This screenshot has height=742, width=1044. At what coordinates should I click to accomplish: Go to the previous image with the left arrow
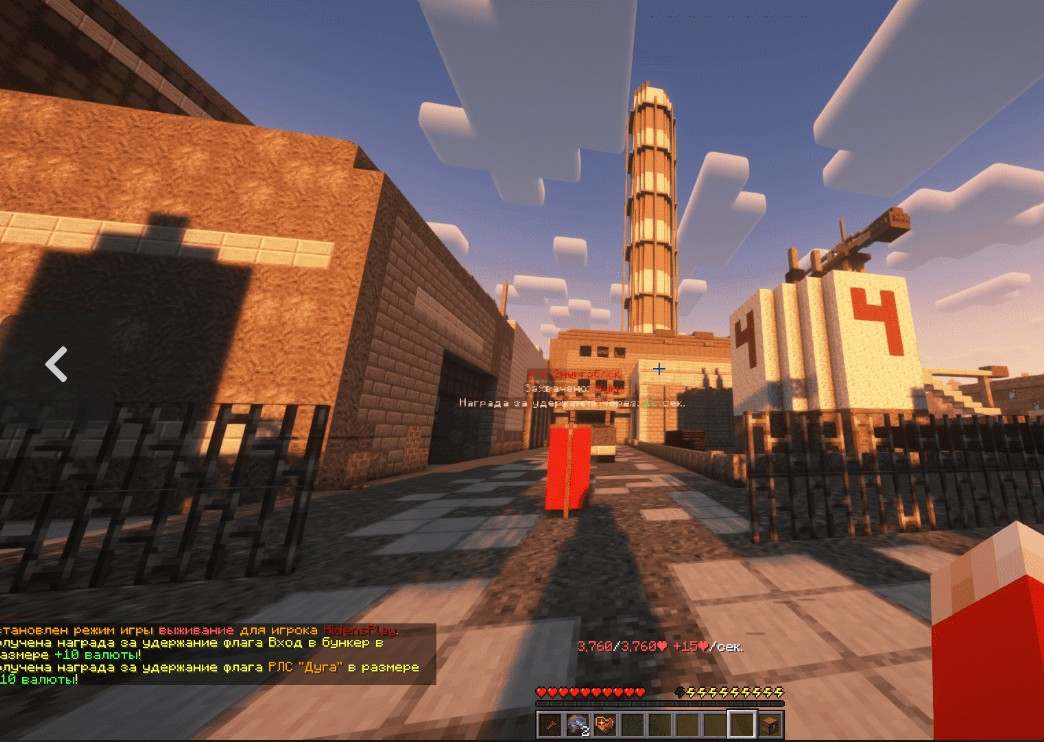(x=56, y=364)
